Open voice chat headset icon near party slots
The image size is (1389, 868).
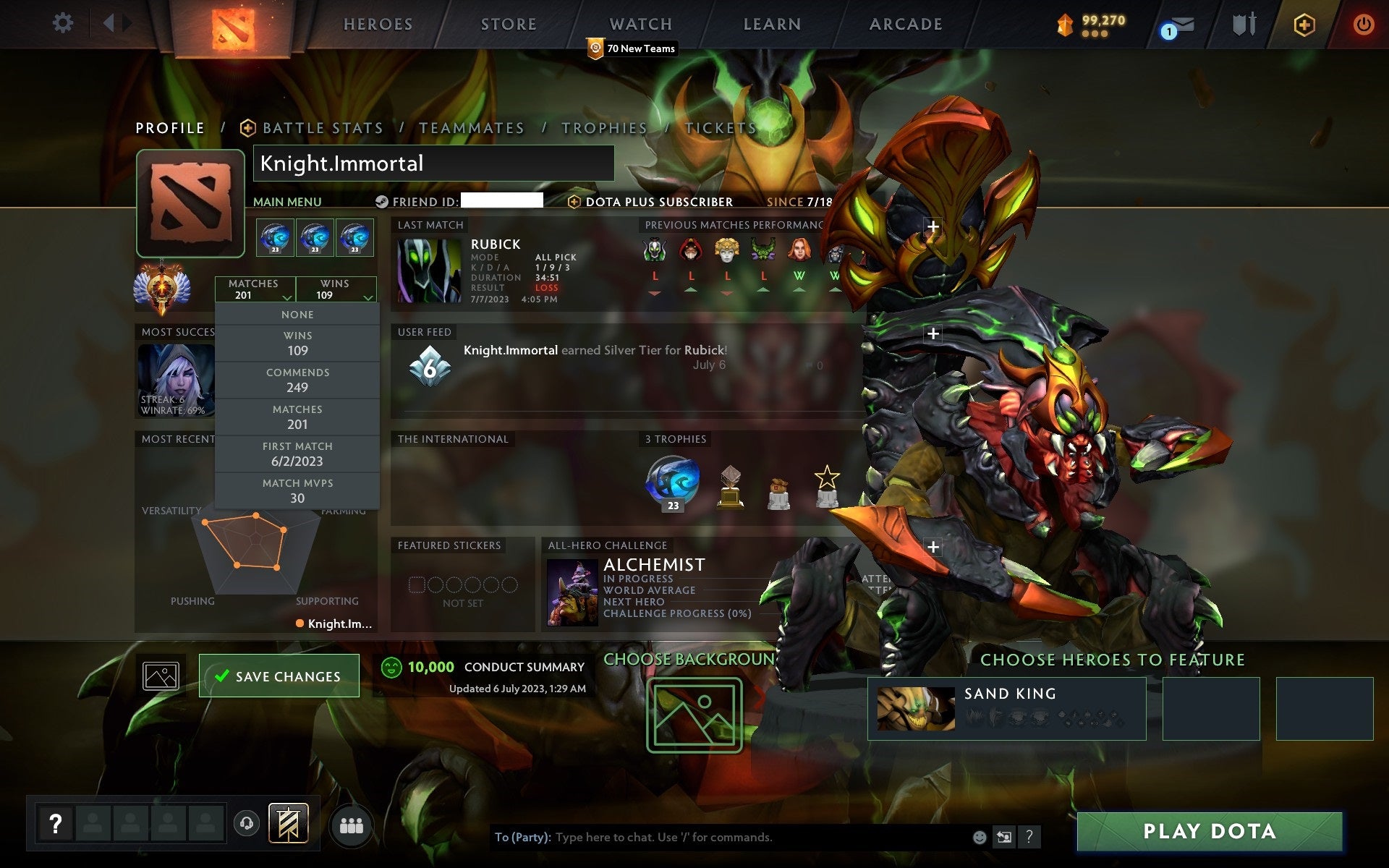(x=246, y=822)
